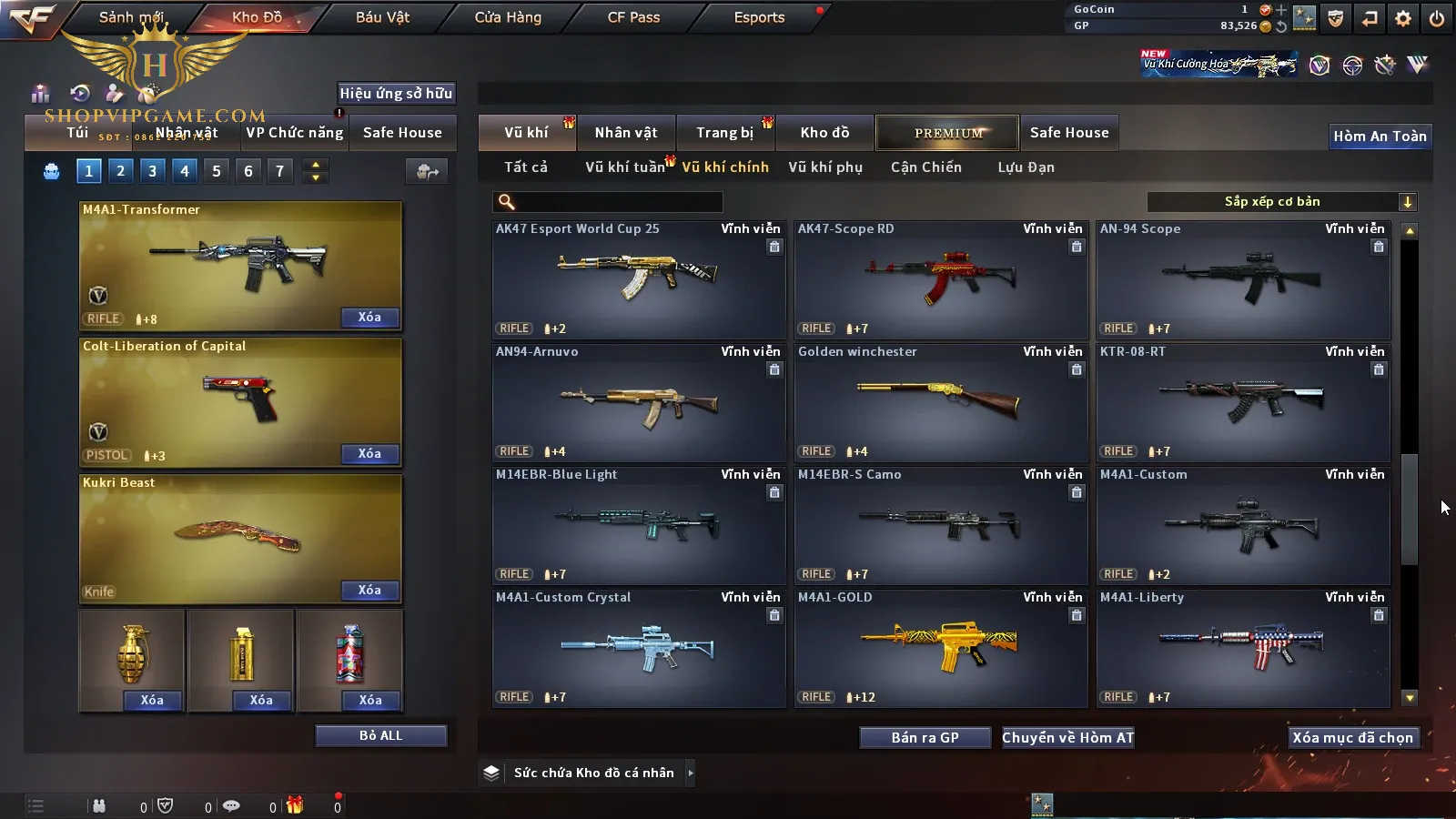This screenshot has height=819, width=1456.
Task: Switch to the Nhân vật storage tab
Action: (x=625, y=133)
